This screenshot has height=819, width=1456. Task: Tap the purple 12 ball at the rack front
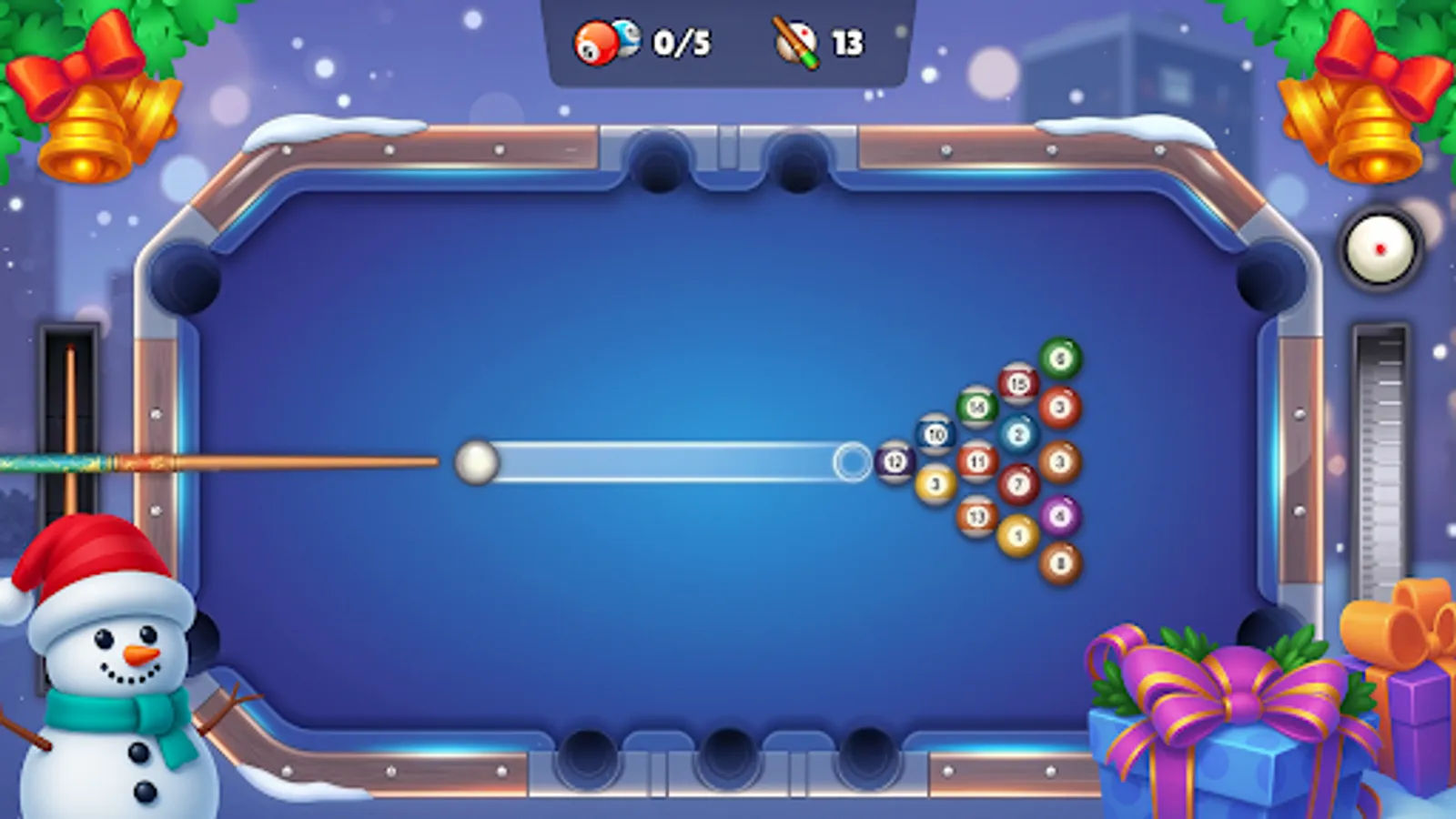point(895,460)
